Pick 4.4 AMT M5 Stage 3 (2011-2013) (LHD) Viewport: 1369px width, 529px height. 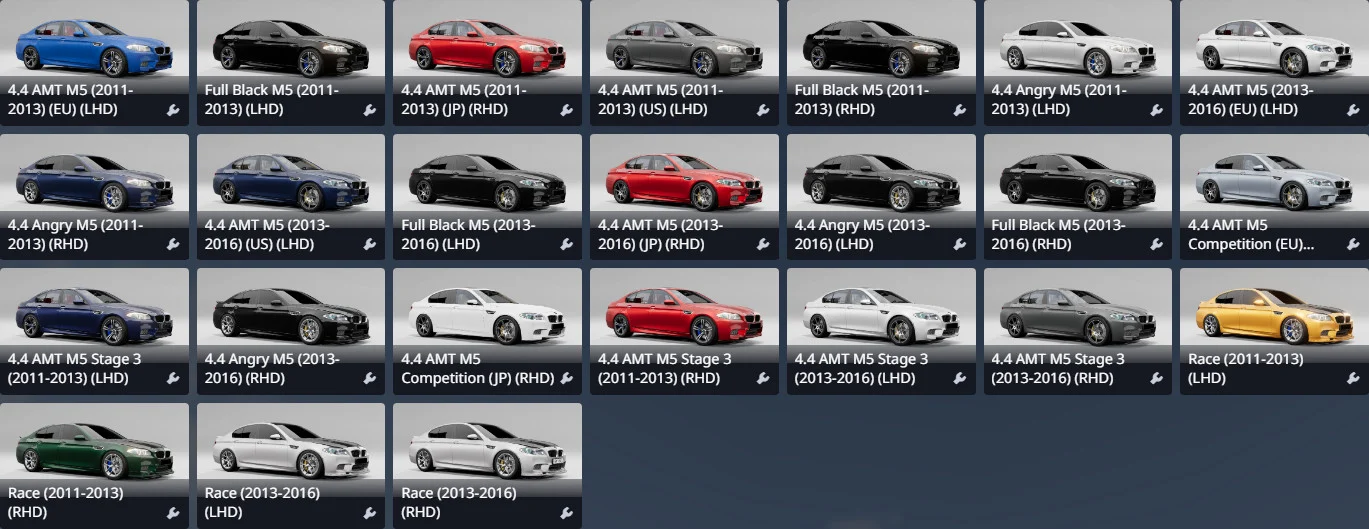tap(93, 315)
